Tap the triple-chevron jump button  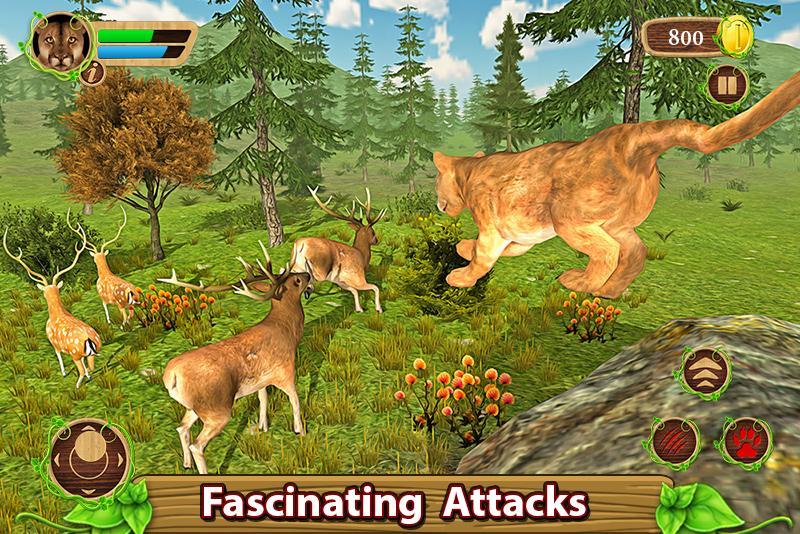tap(707, 371)
